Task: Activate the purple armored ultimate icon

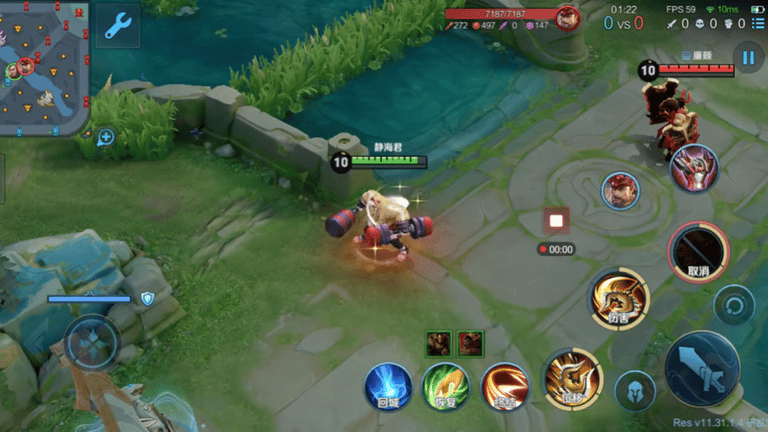Action: point(693,168)
